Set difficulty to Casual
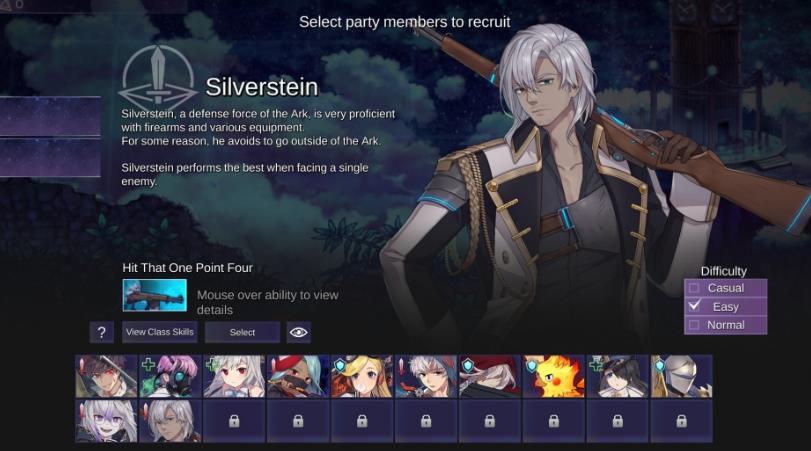 pyautogui.click(x=725, y=288)
